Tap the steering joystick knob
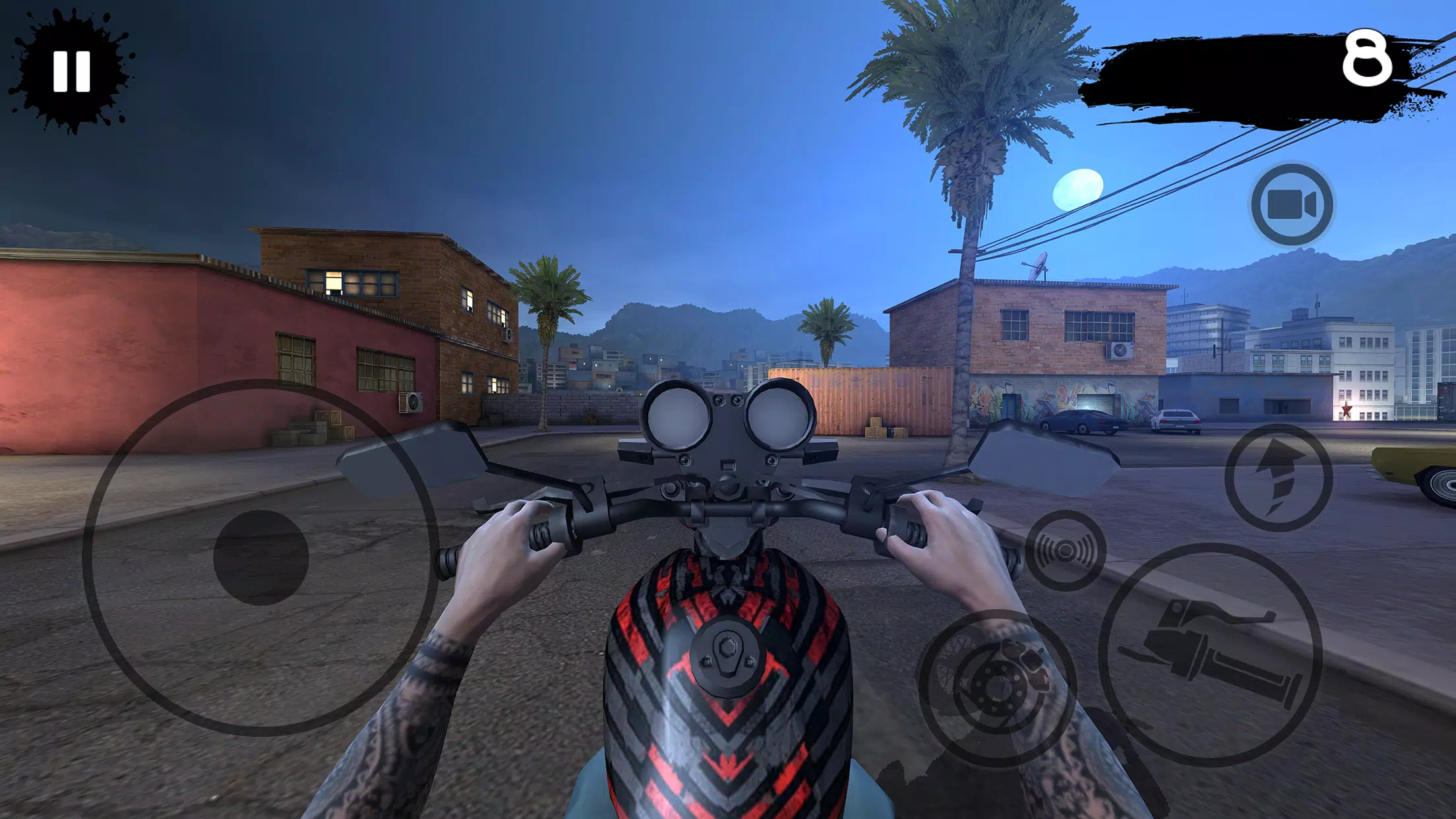1456x819 pixels. 261,557
